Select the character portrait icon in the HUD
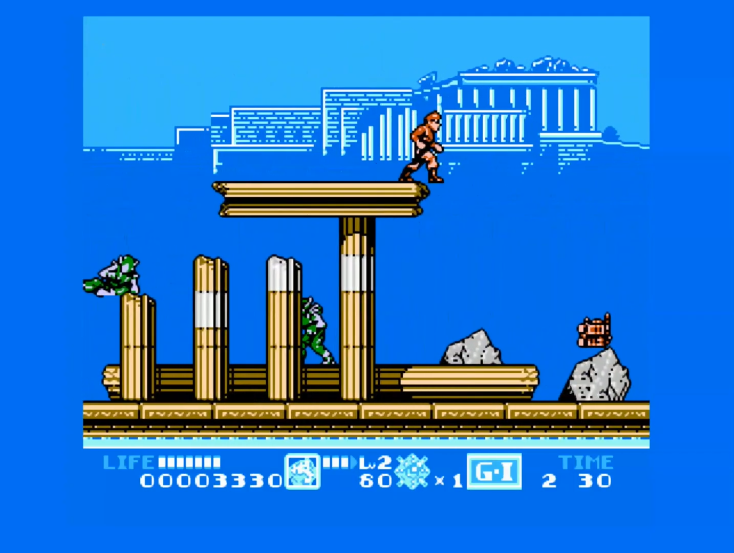The image size is (734, 553). tap(302, 471)
